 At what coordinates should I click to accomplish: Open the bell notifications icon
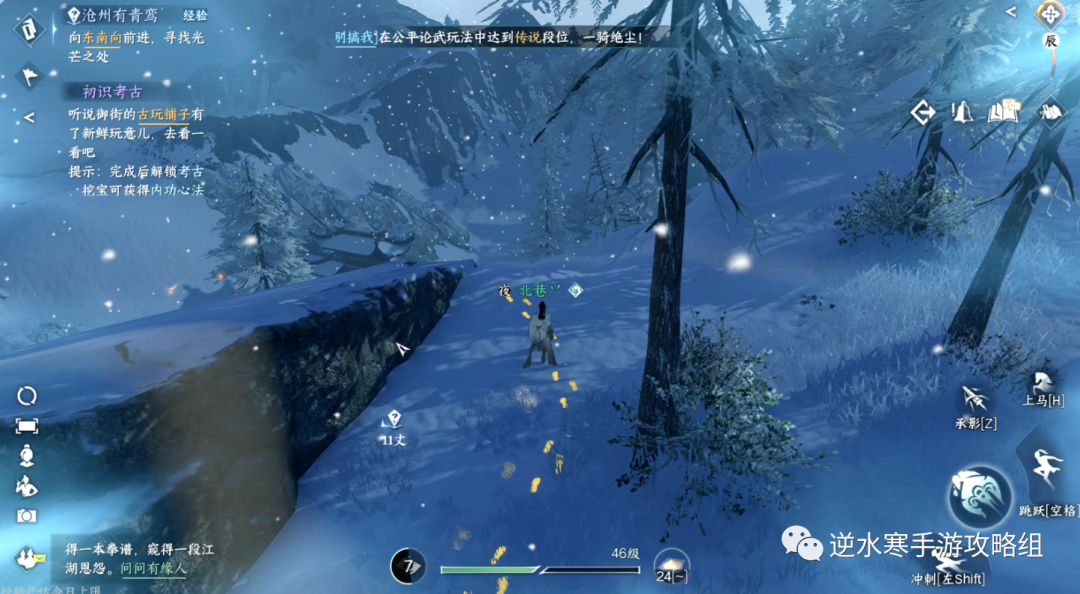(962, 112)
